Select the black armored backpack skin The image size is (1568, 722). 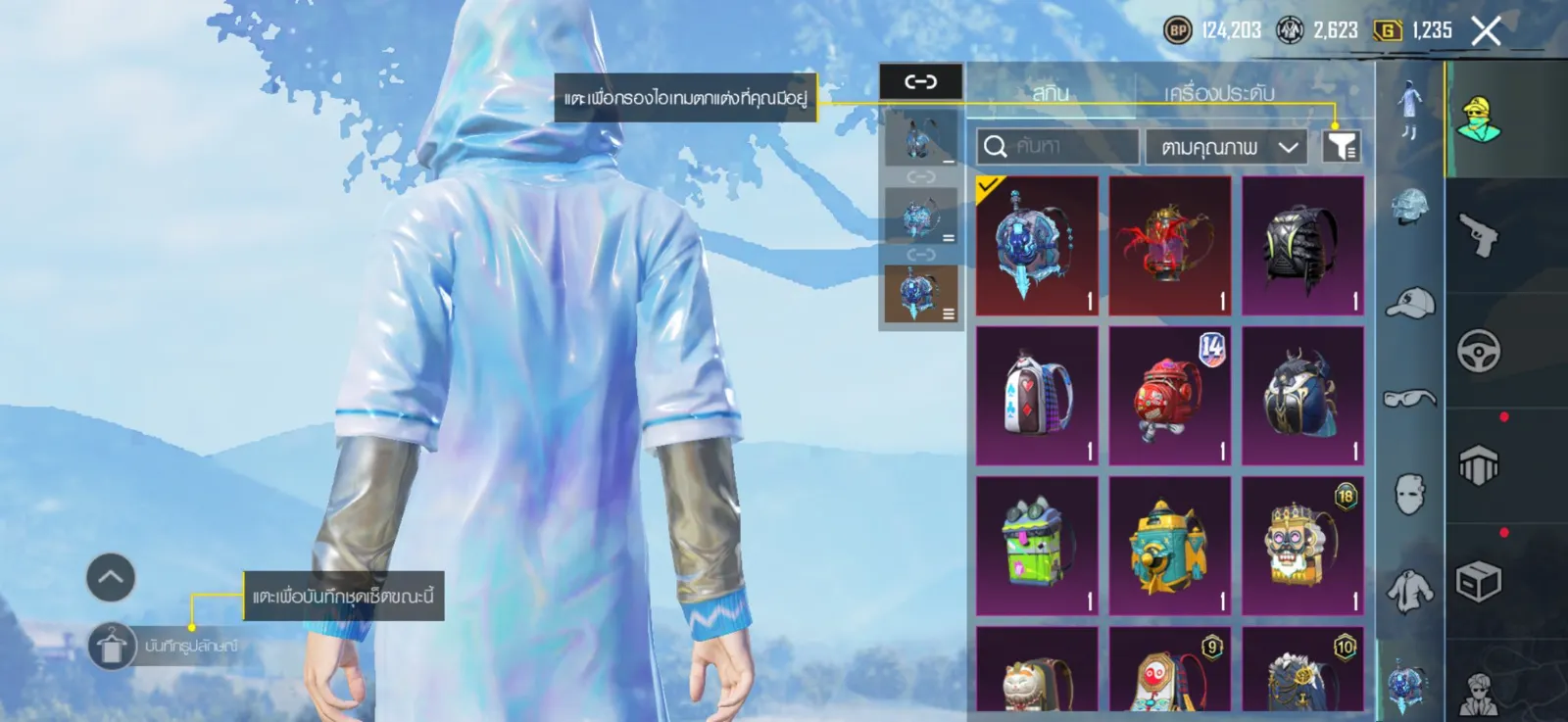[x=1303, y=246]
